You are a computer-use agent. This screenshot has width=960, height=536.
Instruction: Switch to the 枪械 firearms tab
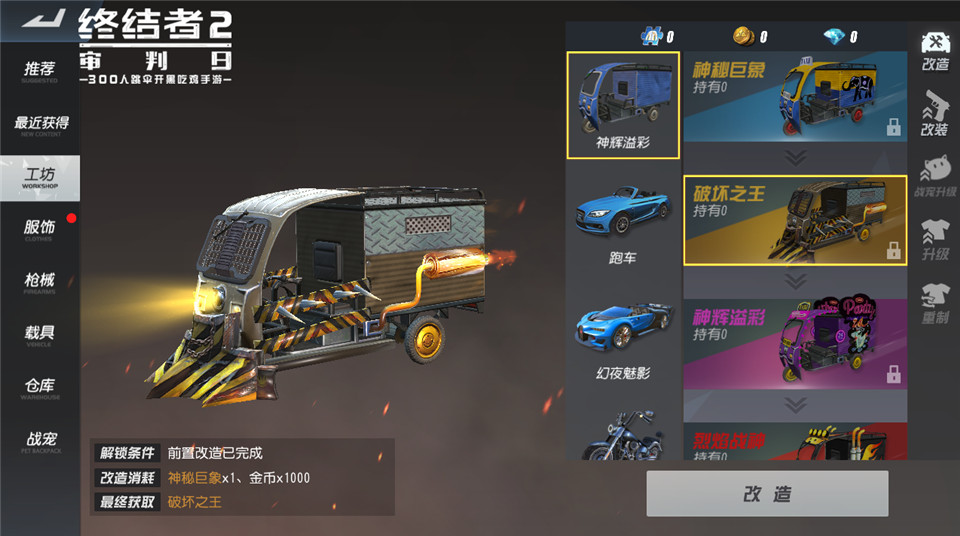click(x=40, y=284)
